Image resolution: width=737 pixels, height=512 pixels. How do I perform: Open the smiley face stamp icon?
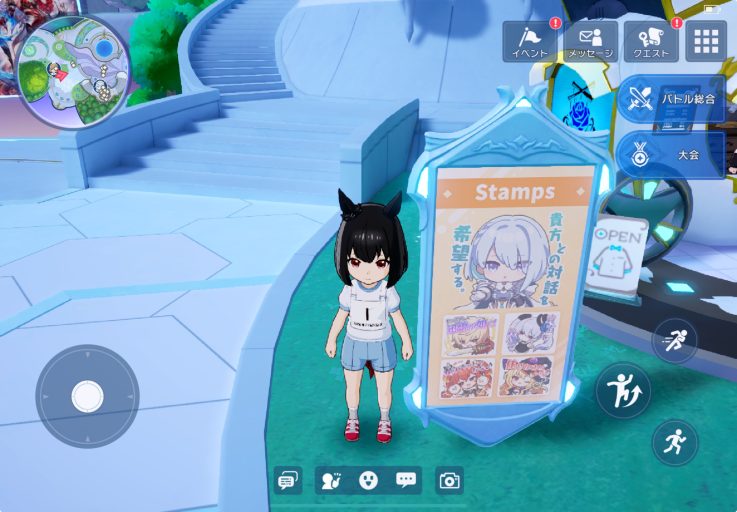(368, 481)
